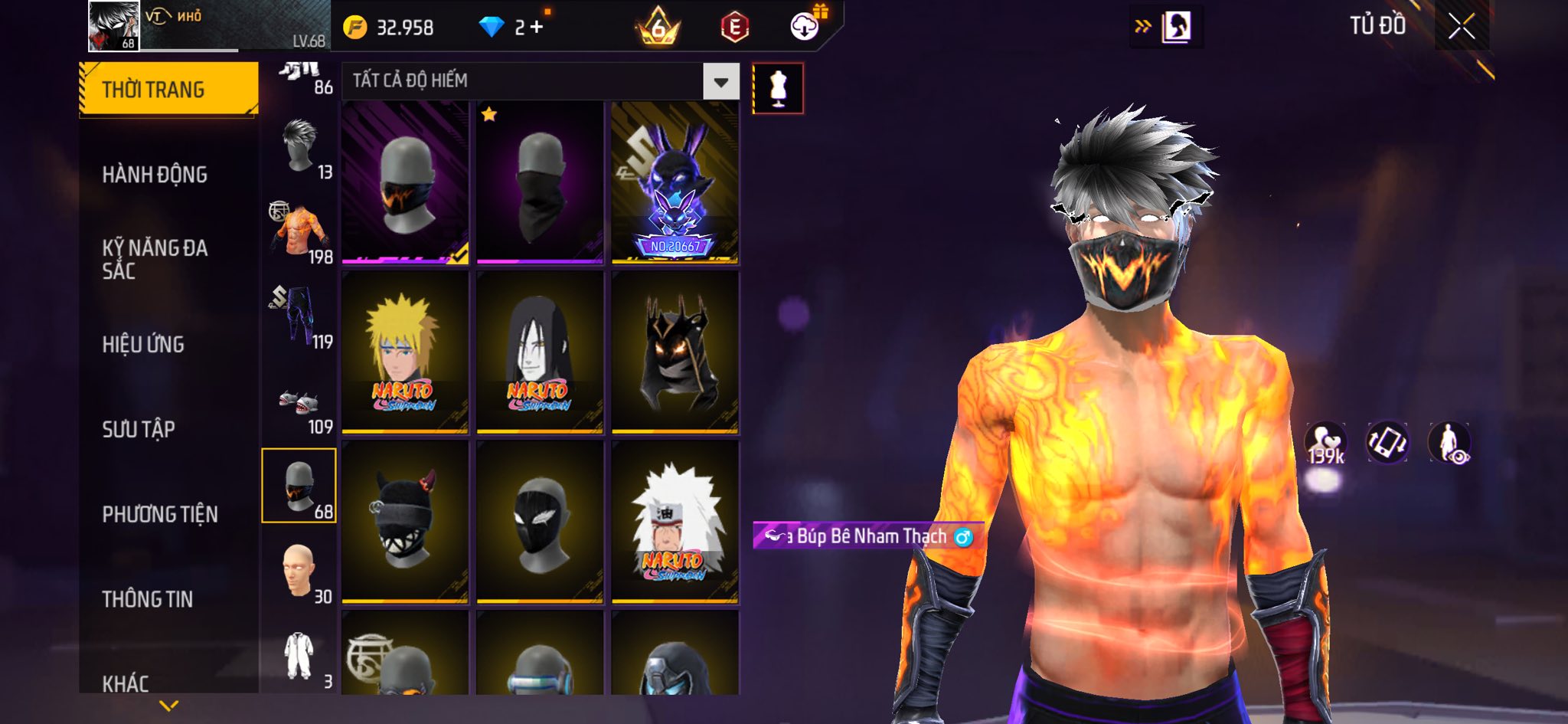This screenshot has height=724, width=1568.
Task: Pick the Jiraiya white hair head item
Action: [675, 523]
